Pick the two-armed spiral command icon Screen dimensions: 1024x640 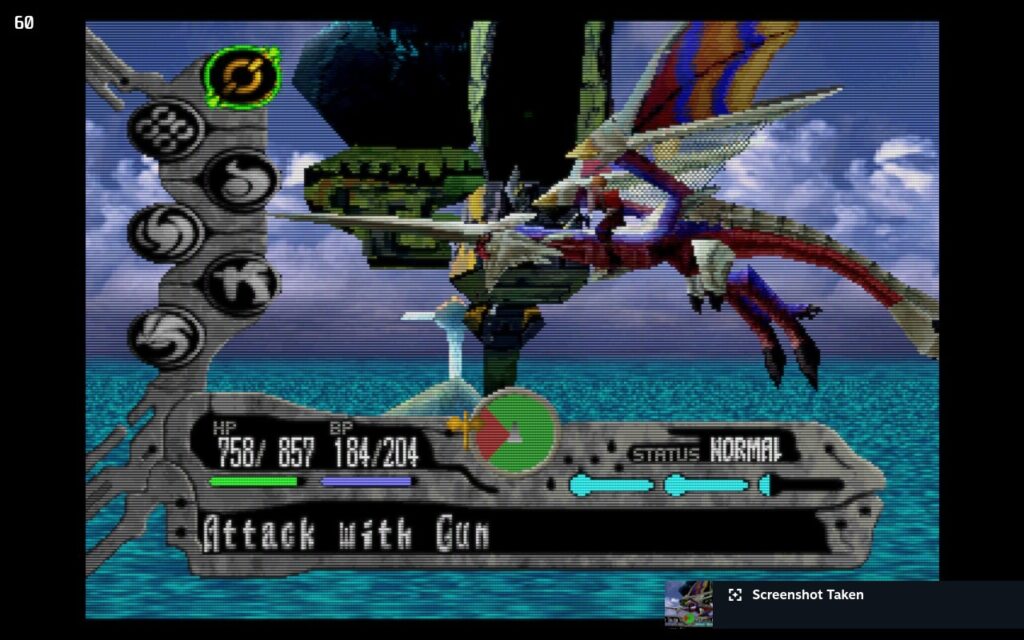pos(166,232)
